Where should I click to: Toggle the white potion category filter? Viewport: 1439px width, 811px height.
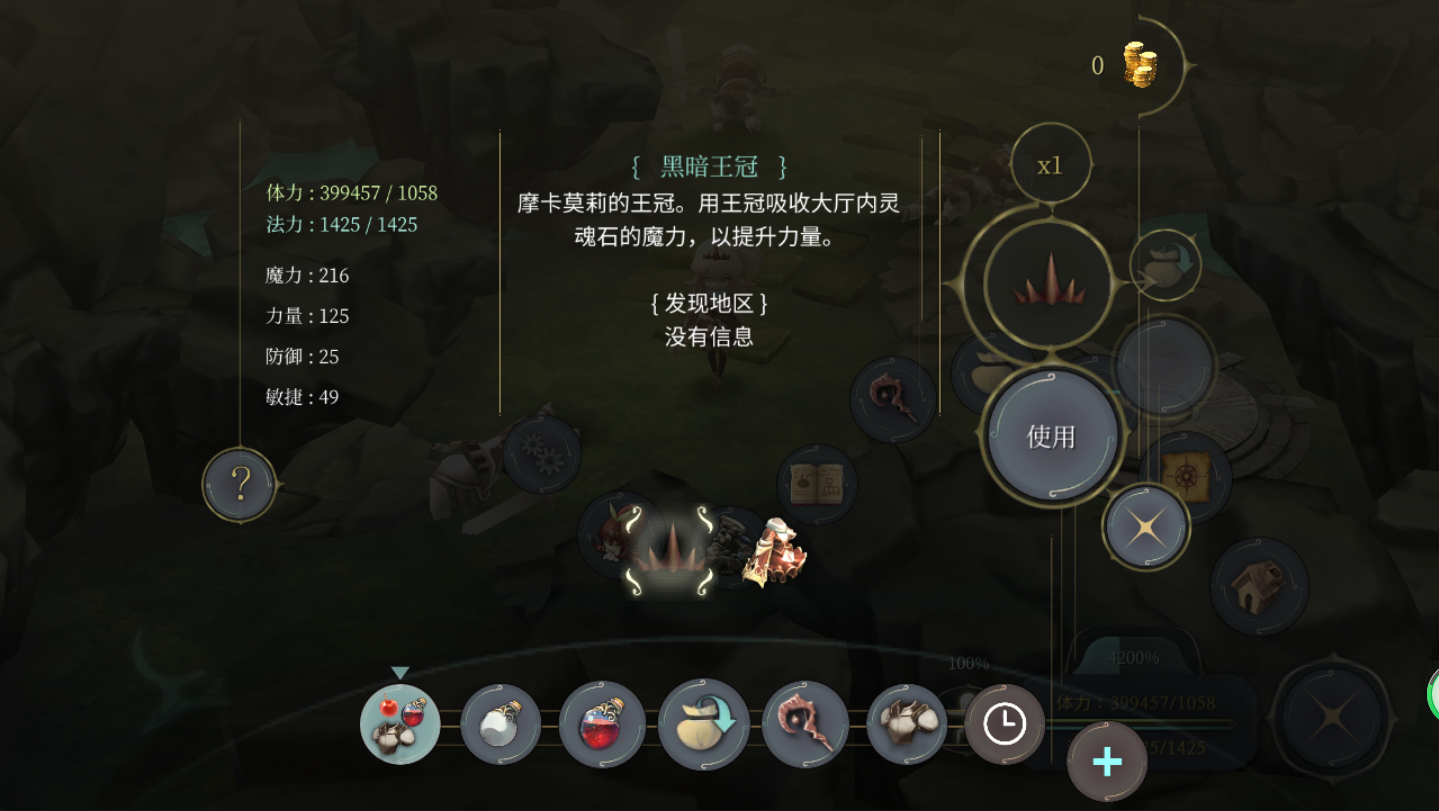(x=500, y=724)
